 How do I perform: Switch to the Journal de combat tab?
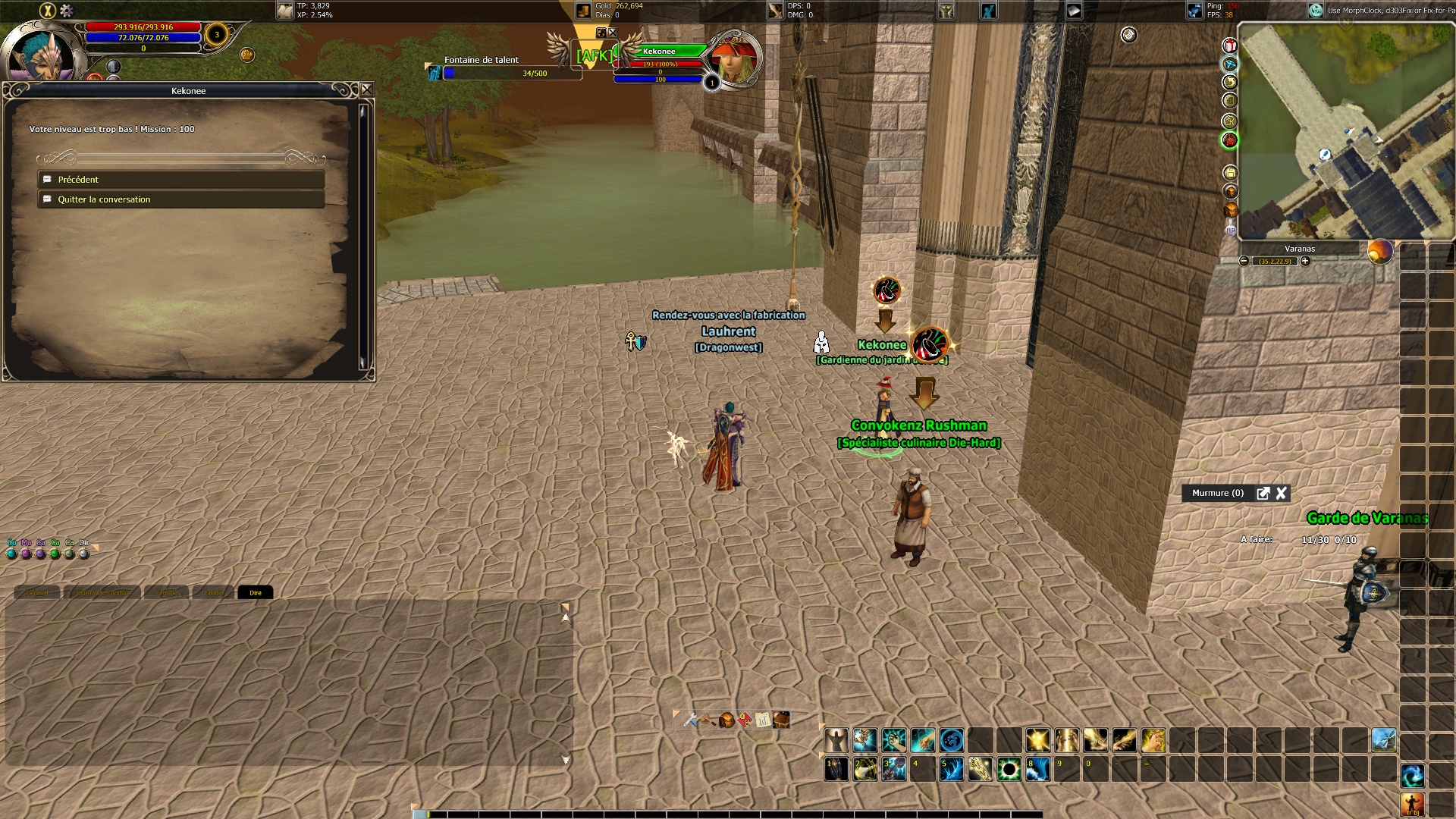tap(102, 593)
